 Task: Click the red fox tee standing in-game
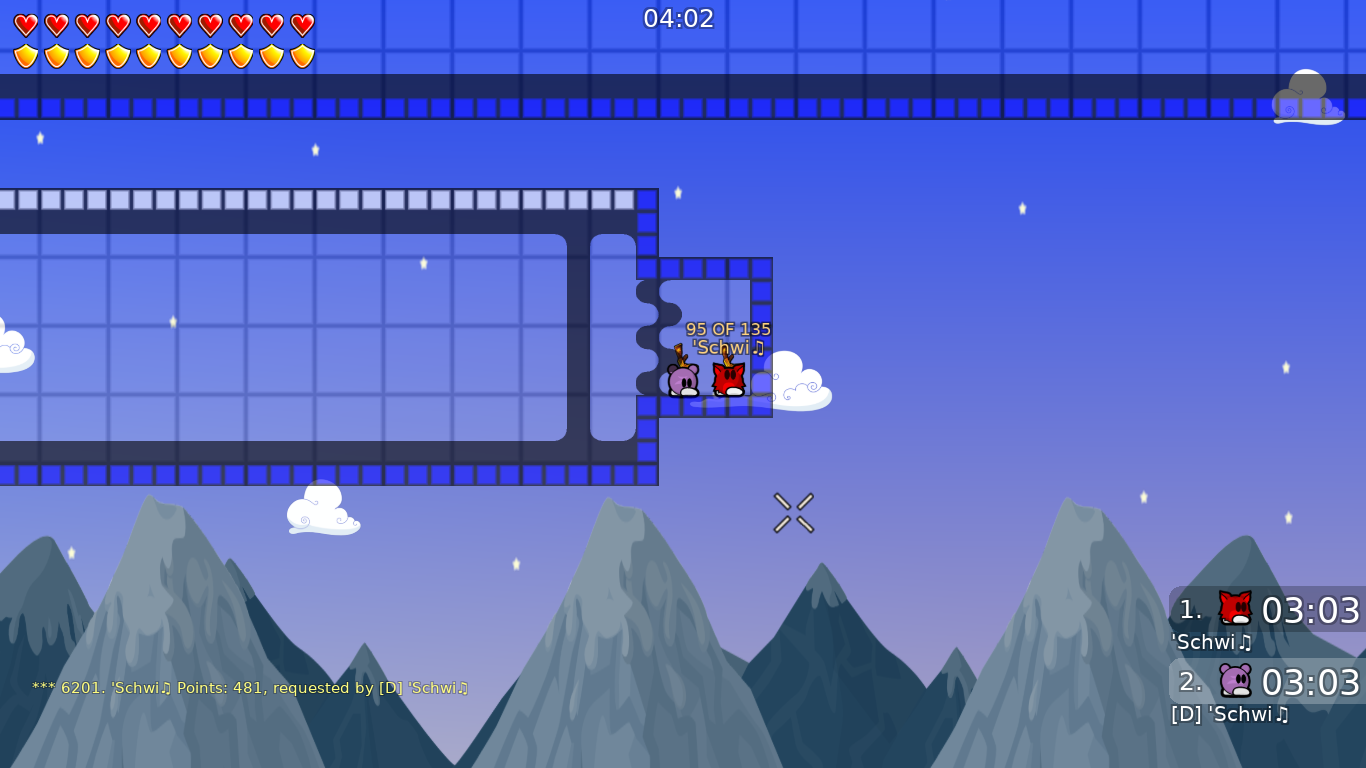point(728,378)
